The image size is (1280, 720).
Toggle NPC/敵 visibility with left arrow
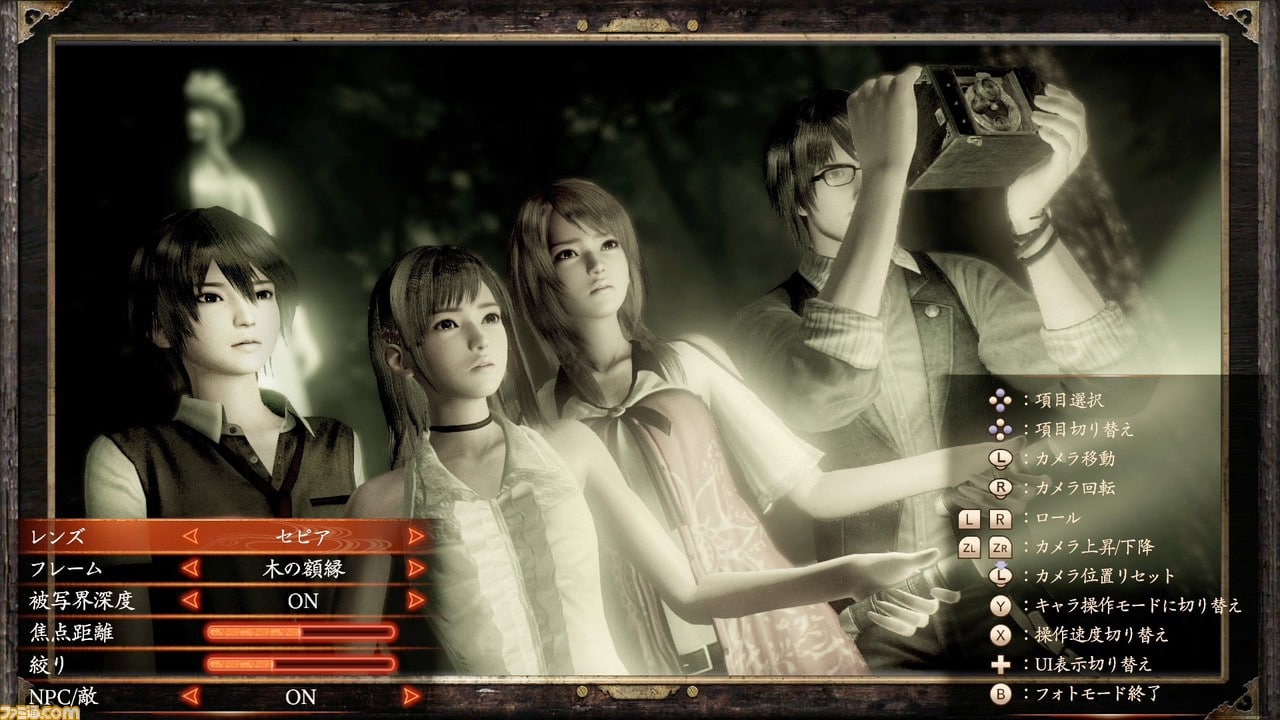(190, 696)
